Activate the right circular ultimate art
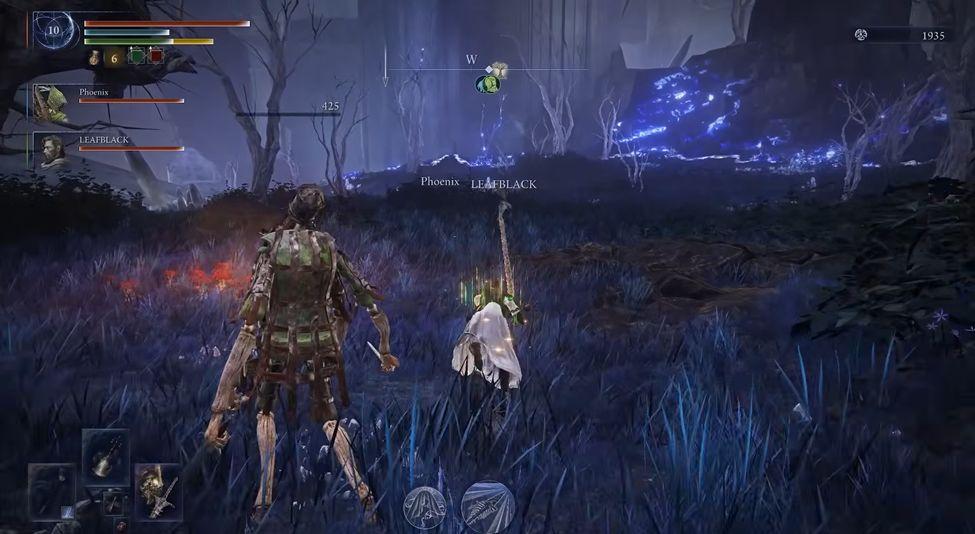Image resolution: width=975 pixels, height=534 pixels. coord(488,506)
